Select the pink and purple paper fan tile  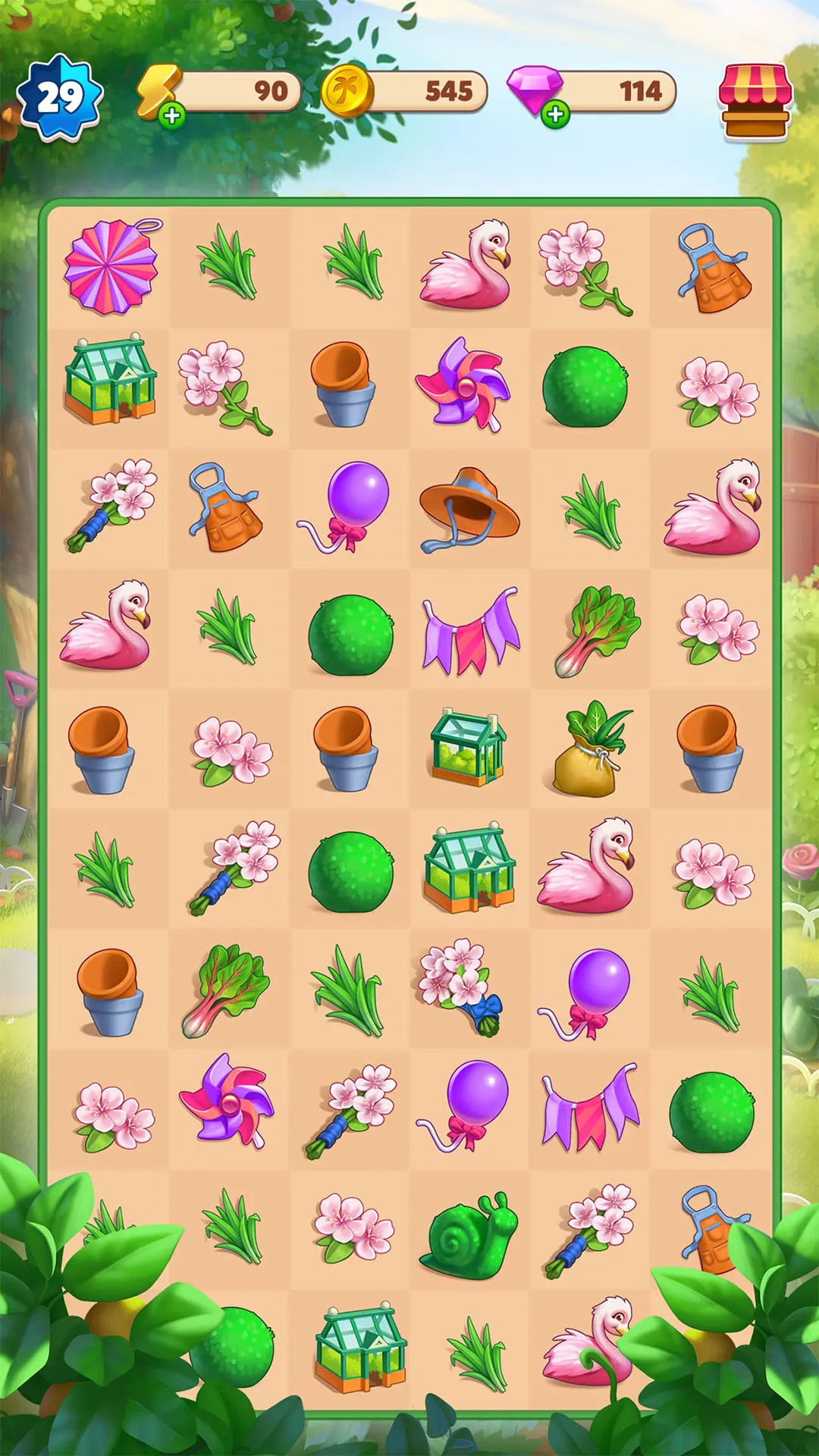pyautogui.click(x=111, y=266)
